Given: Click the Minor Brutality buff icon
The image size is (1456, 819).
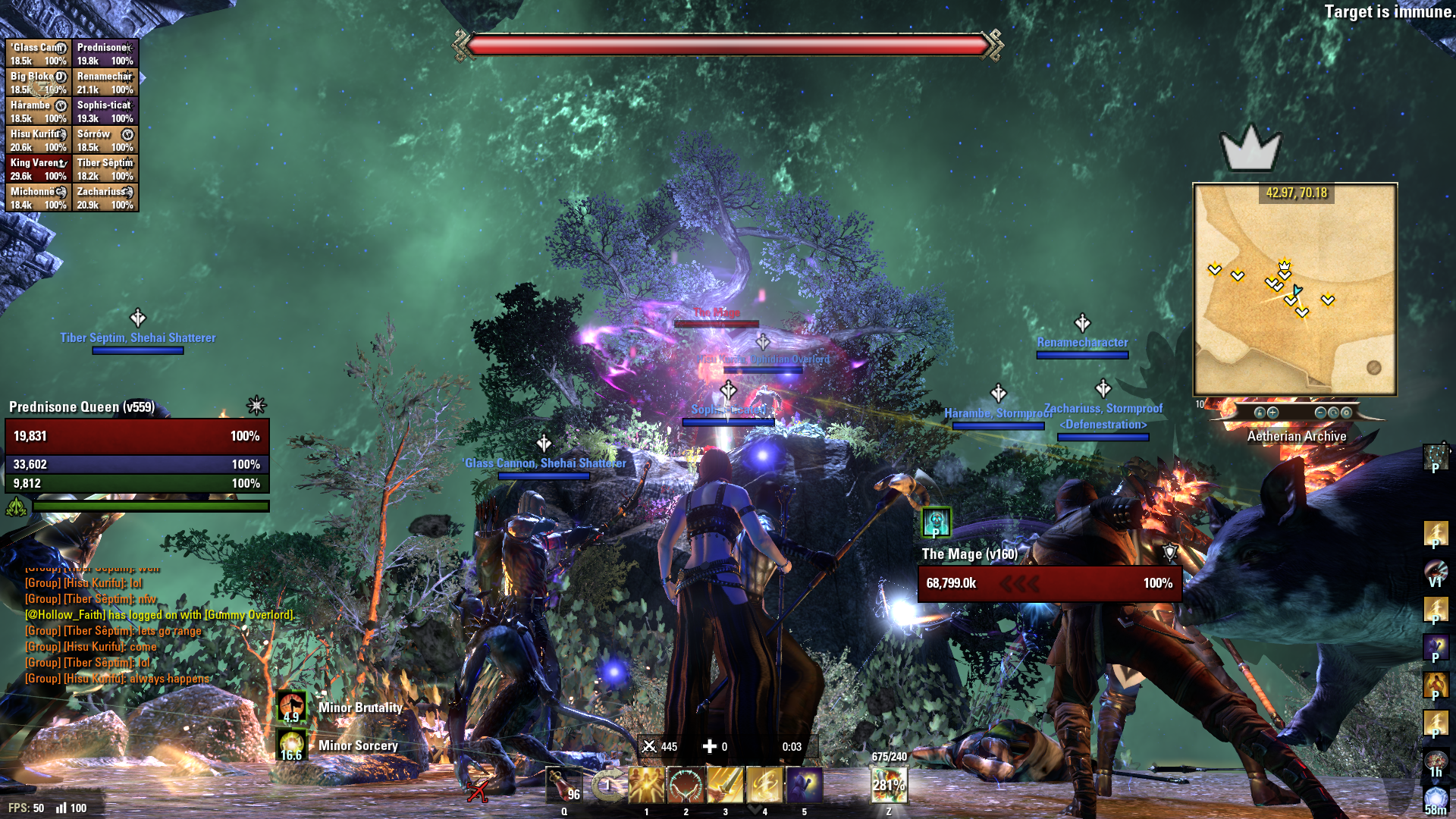Looking at the screenshot, I should pyautogui.click(x=292, y=707).
